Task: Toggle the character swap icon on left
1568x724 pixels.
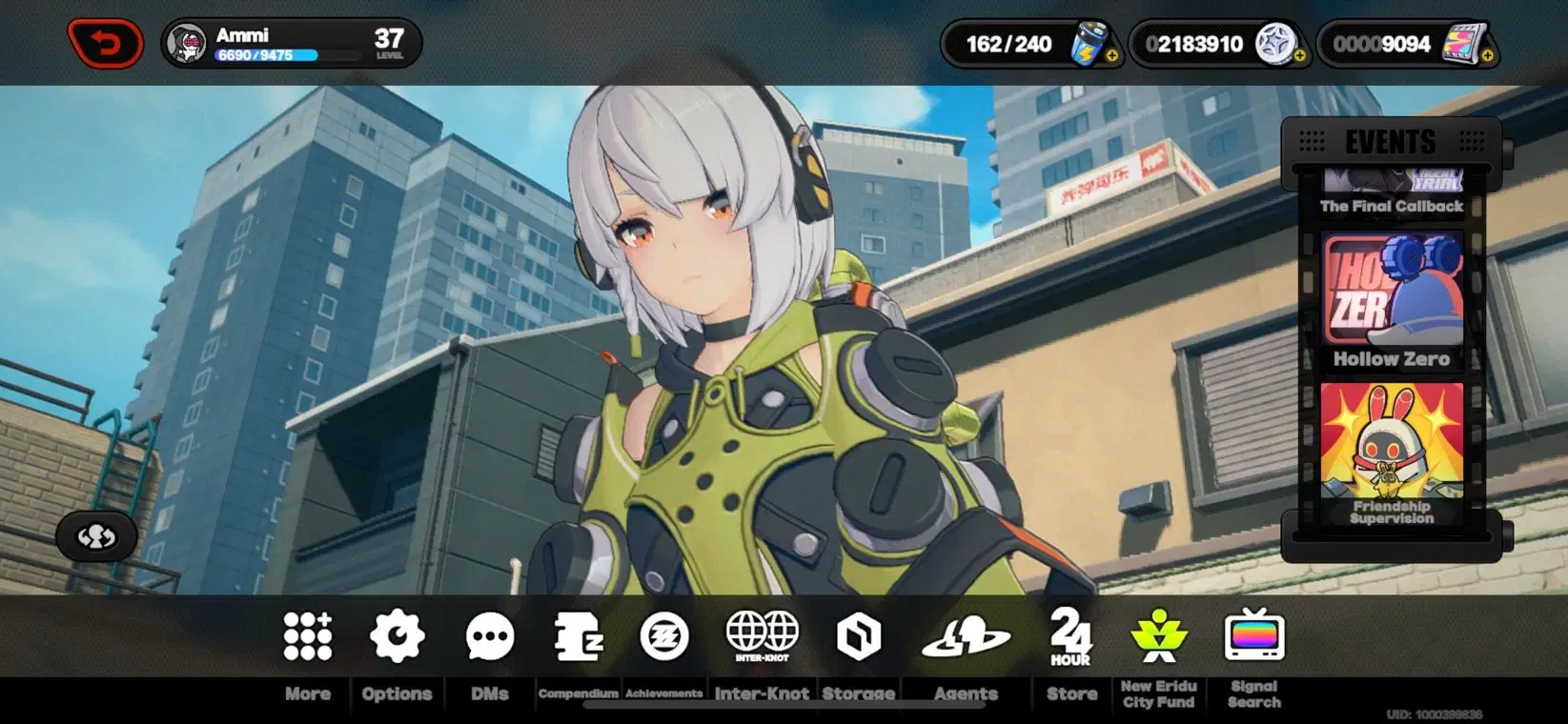Action: tap(95, 536)
